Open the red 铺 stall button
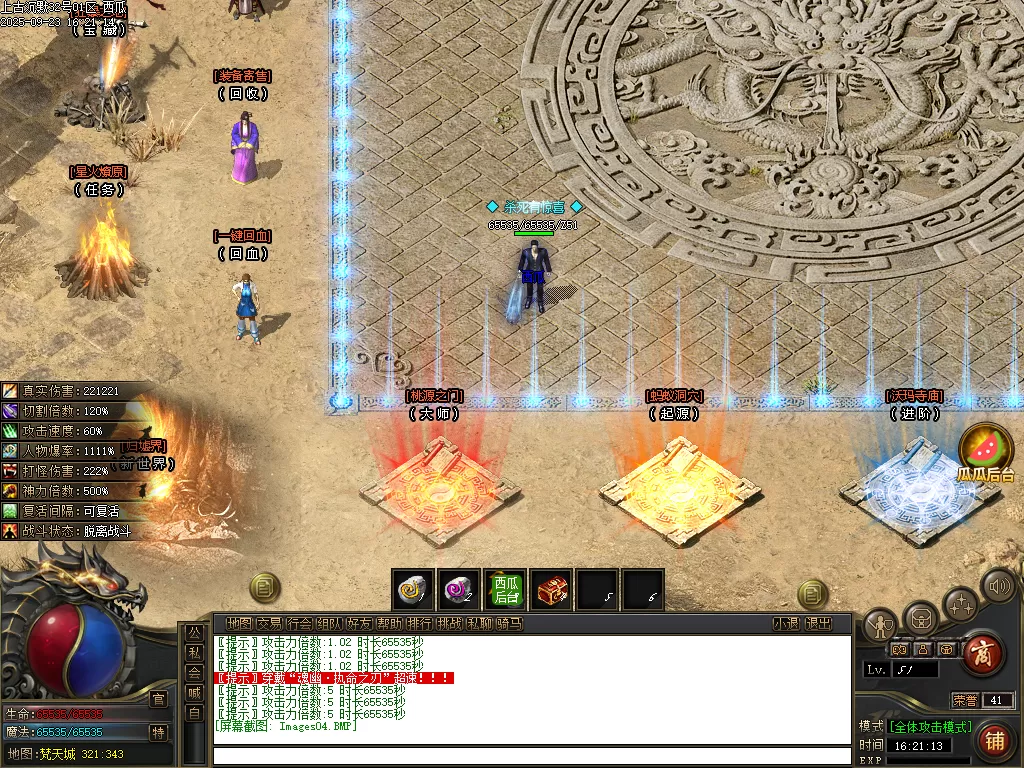1024x768 pixels. pos(994,741)
